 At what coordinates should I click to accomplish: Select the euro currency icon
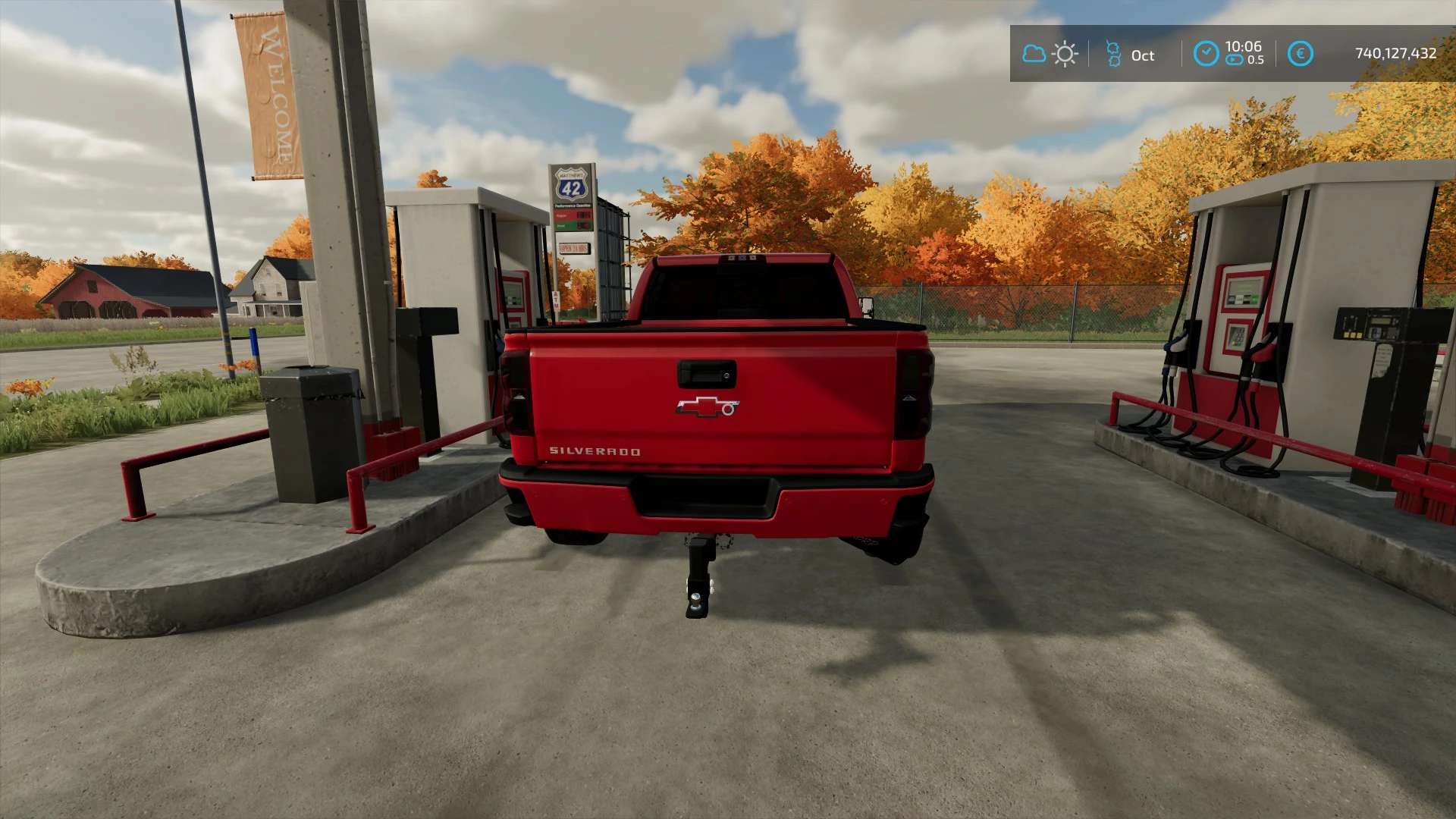coord(1300,53)
